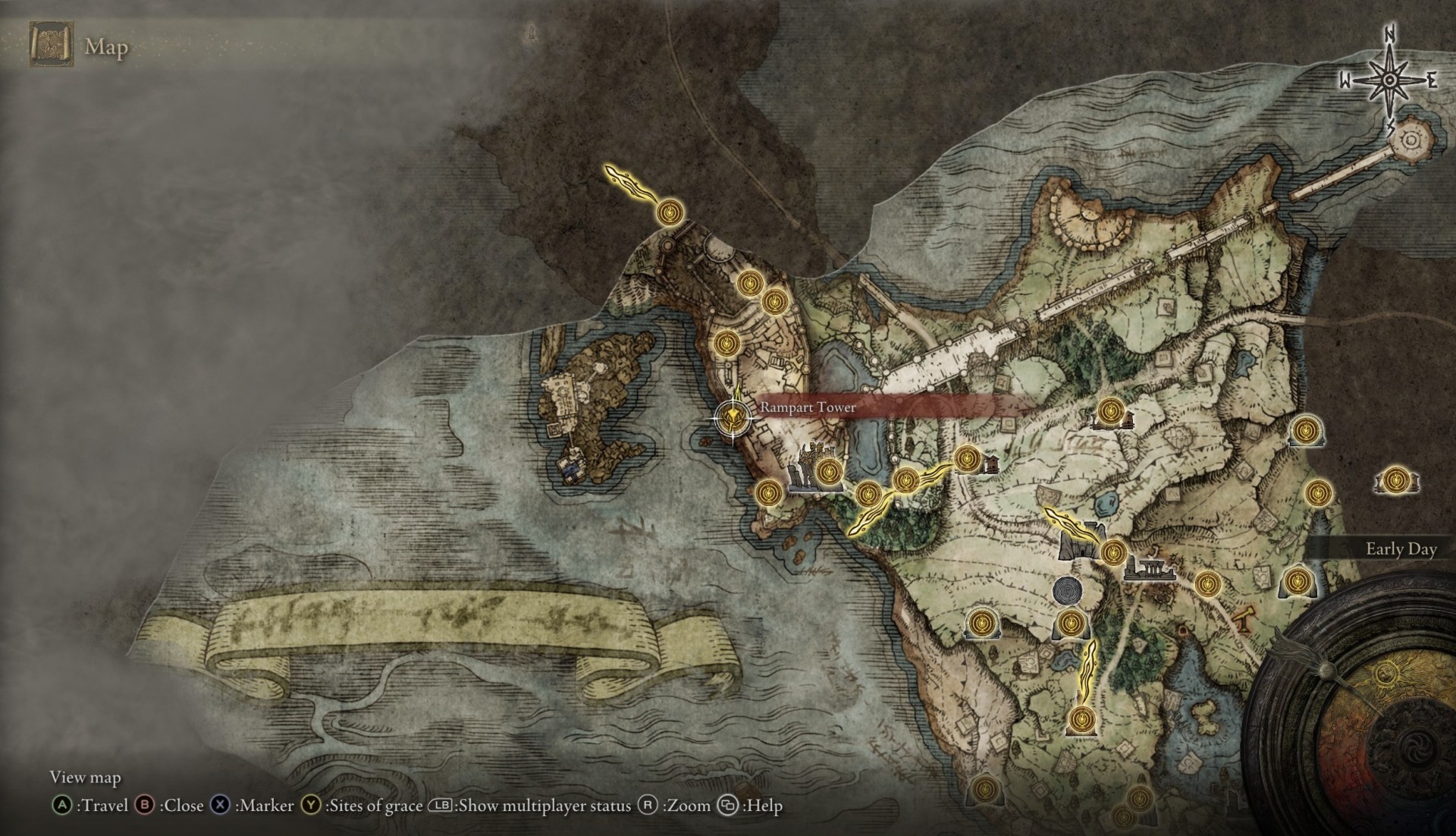Click the church building icon east of Rampart Tower
Image resolution: width=1456 pixels, height=836 pixels.
point(991,464)
